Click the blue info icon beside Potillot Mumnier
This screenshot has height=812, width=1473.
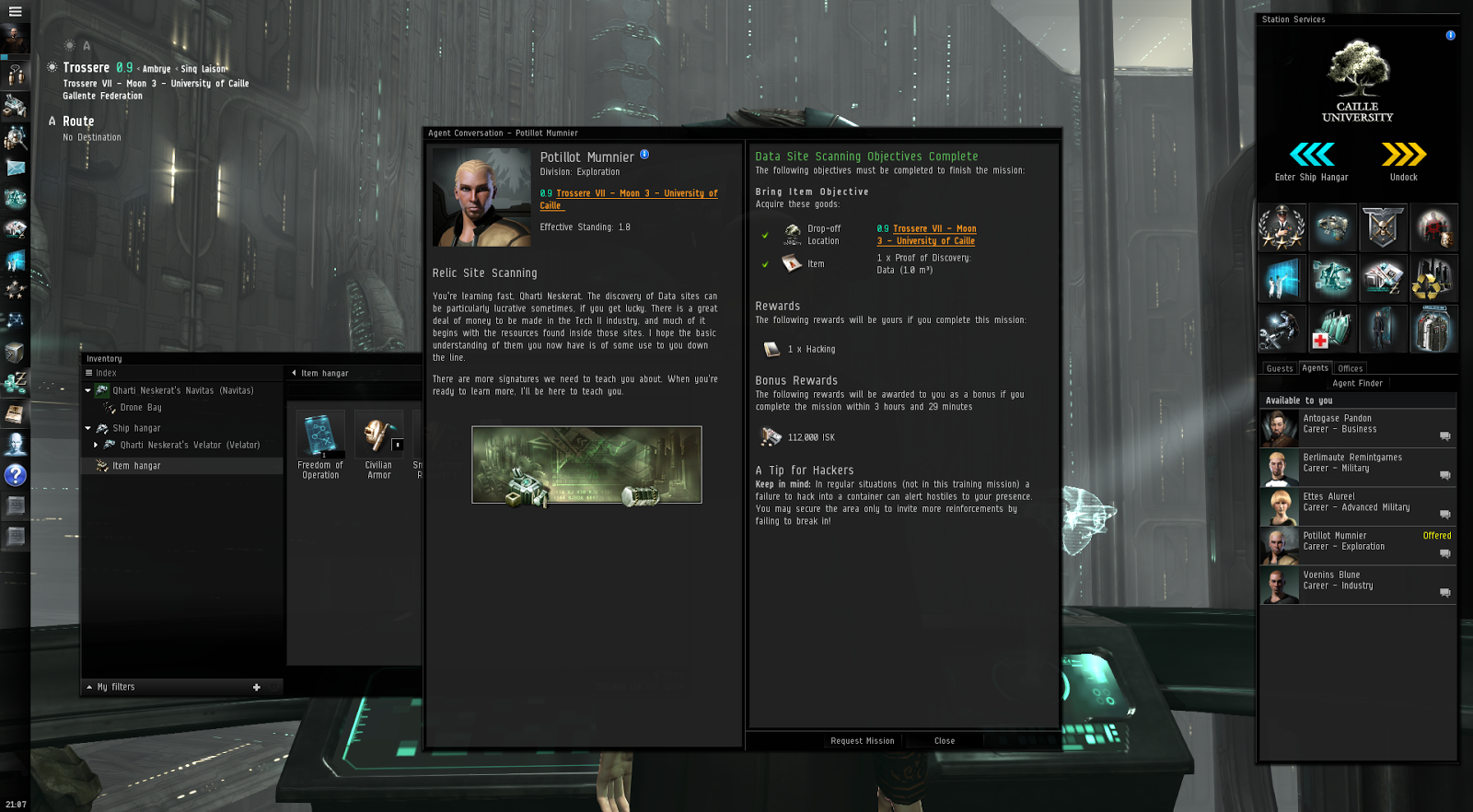tap(644, 156)
